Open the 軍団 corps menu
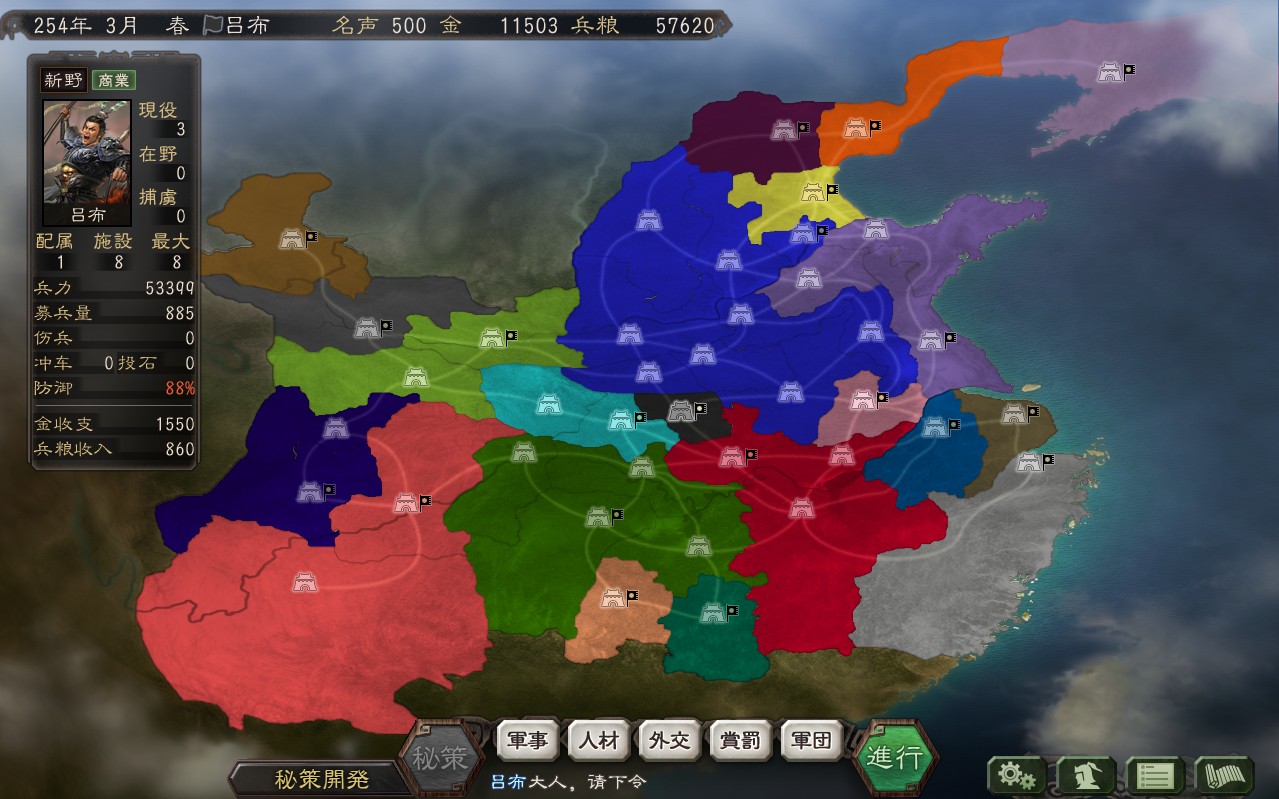The width and height of the screenshot is (1279, 799). click(x=811, y=741)
